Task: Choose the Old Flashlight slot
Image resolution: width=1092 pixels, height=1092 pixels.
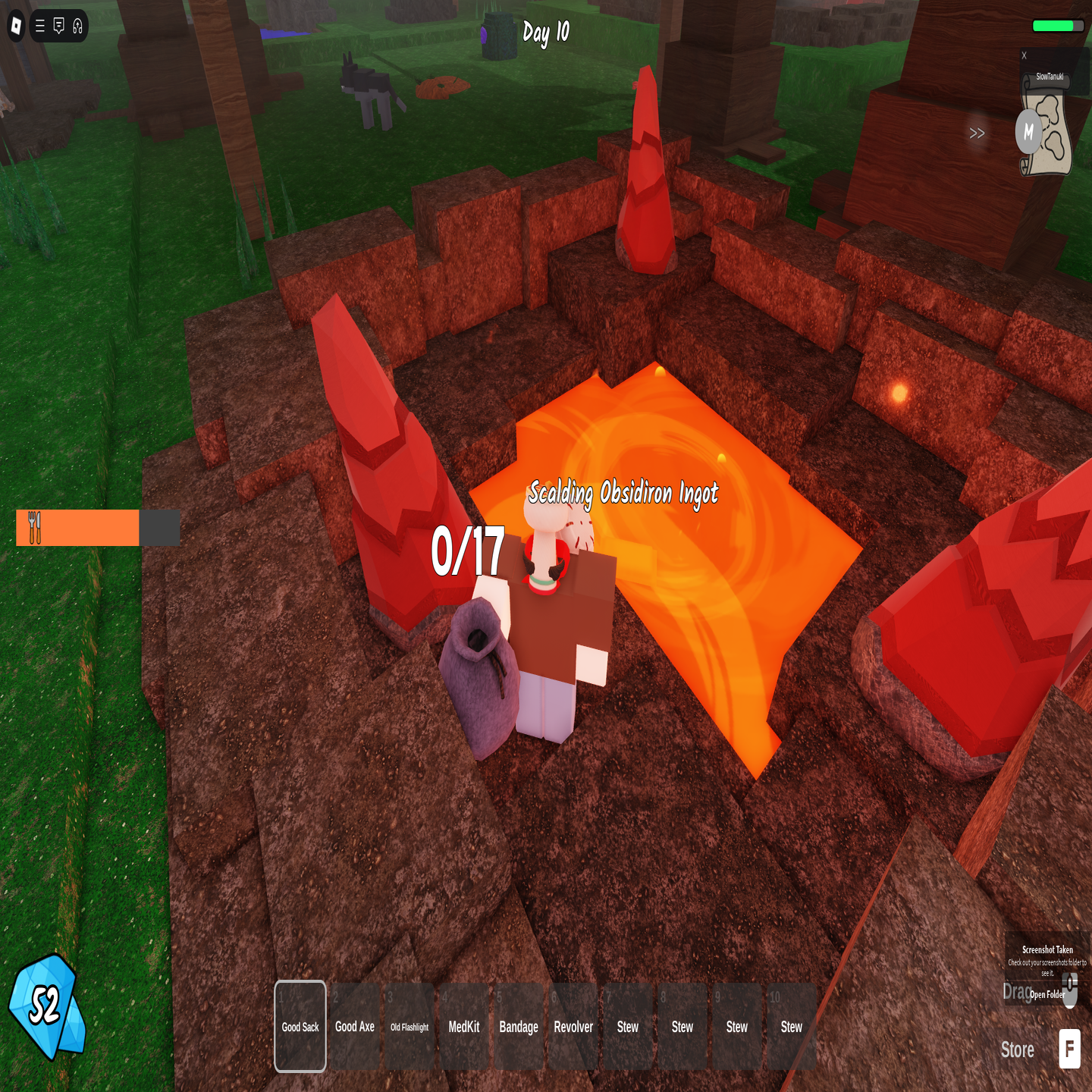Action: pos(409,1026)
